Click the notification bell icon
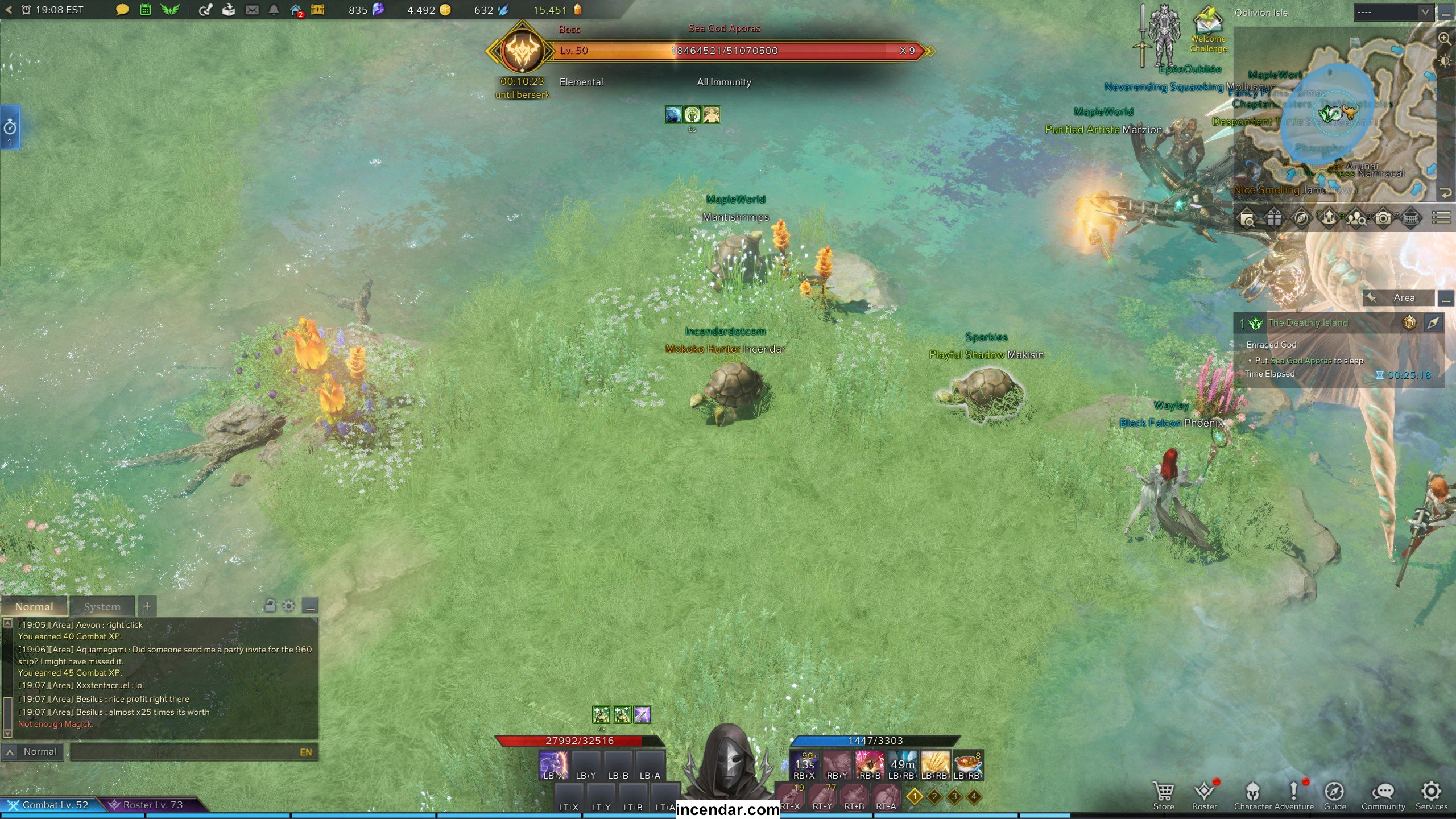1456x819 pixels. point(274,10)
